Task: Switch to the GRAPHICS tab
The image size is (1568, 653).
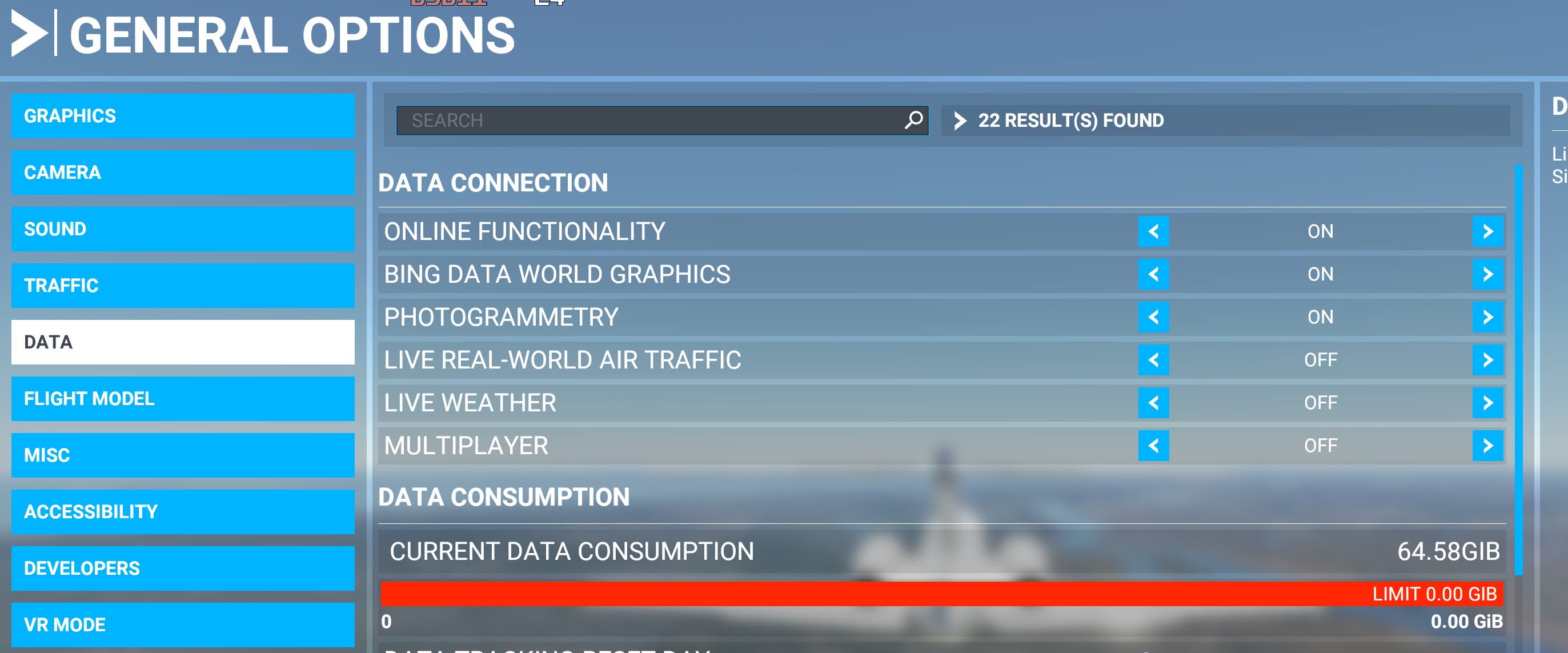Action: pyautogui.click(x=183, y=115)
